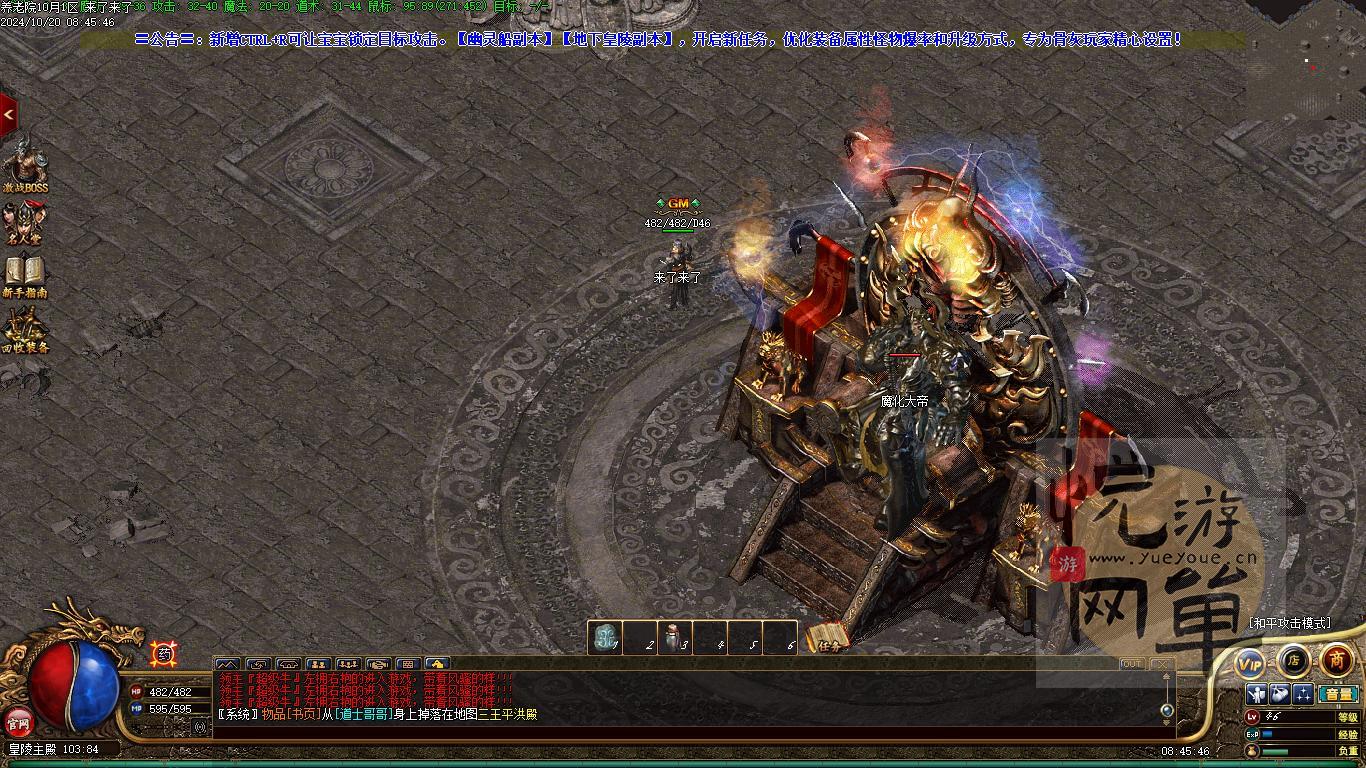This screenshot has height=768, width=1366.
Task: Open the 店 shop round button
Action: [x=1293, y=660]
